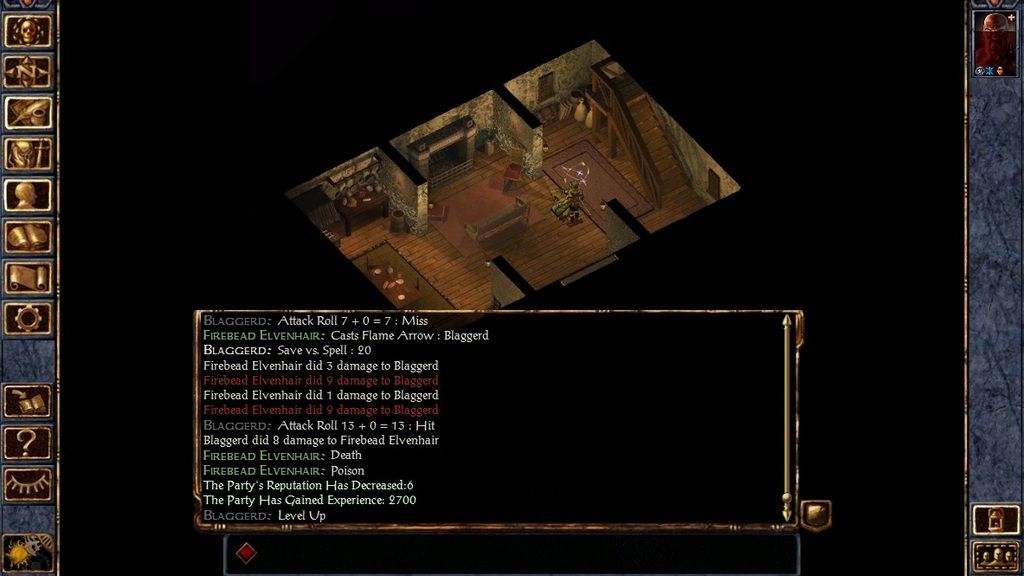Screen dimensions: 1024x576
Task: Click the button beside the log's corner
Action: 815,514
